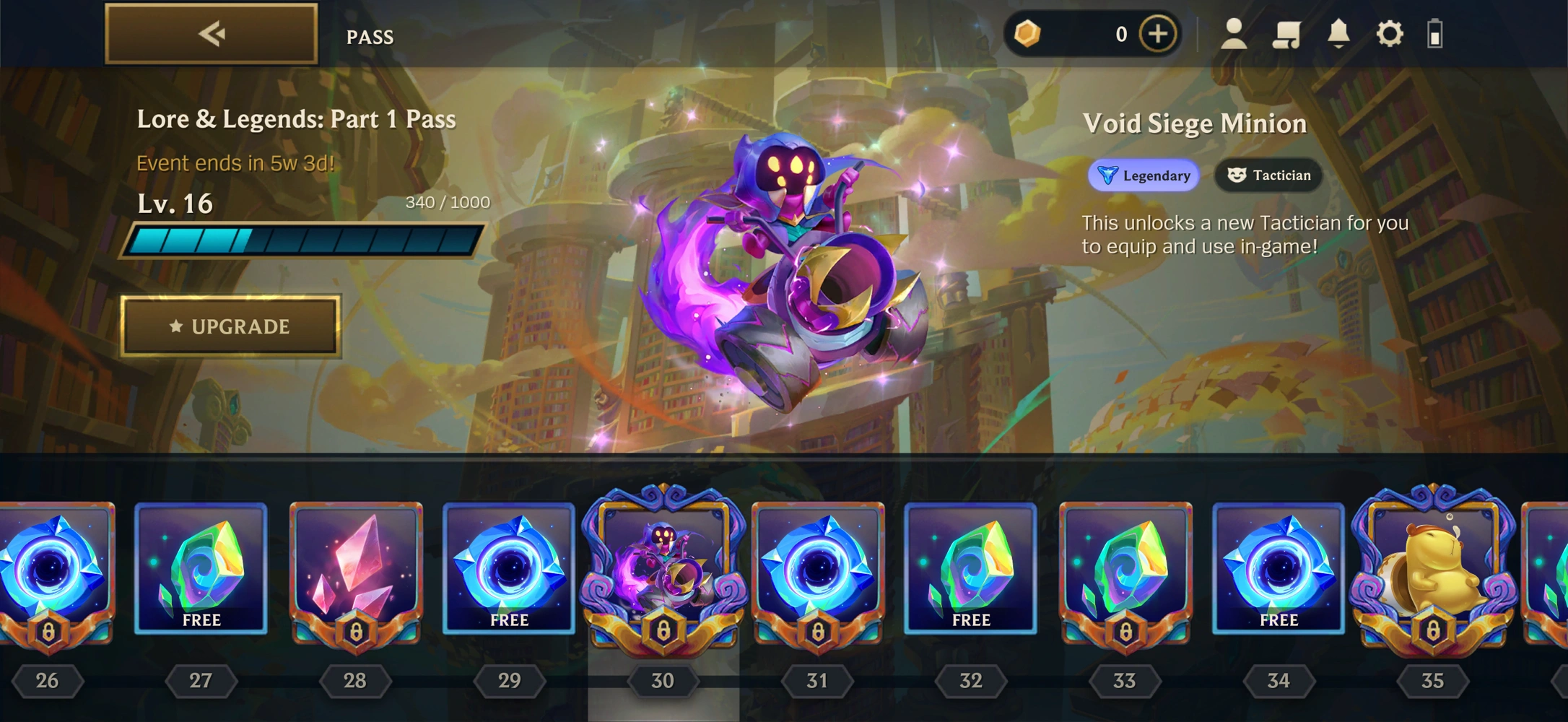Go back using the arrow button
1568x722 pixels.
click(x=211, y=34)
